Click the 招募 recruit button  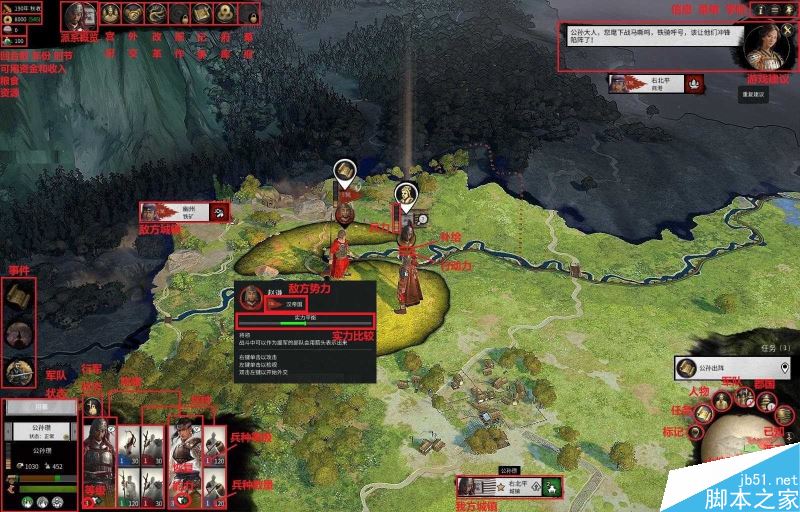[x=38, y=407]
